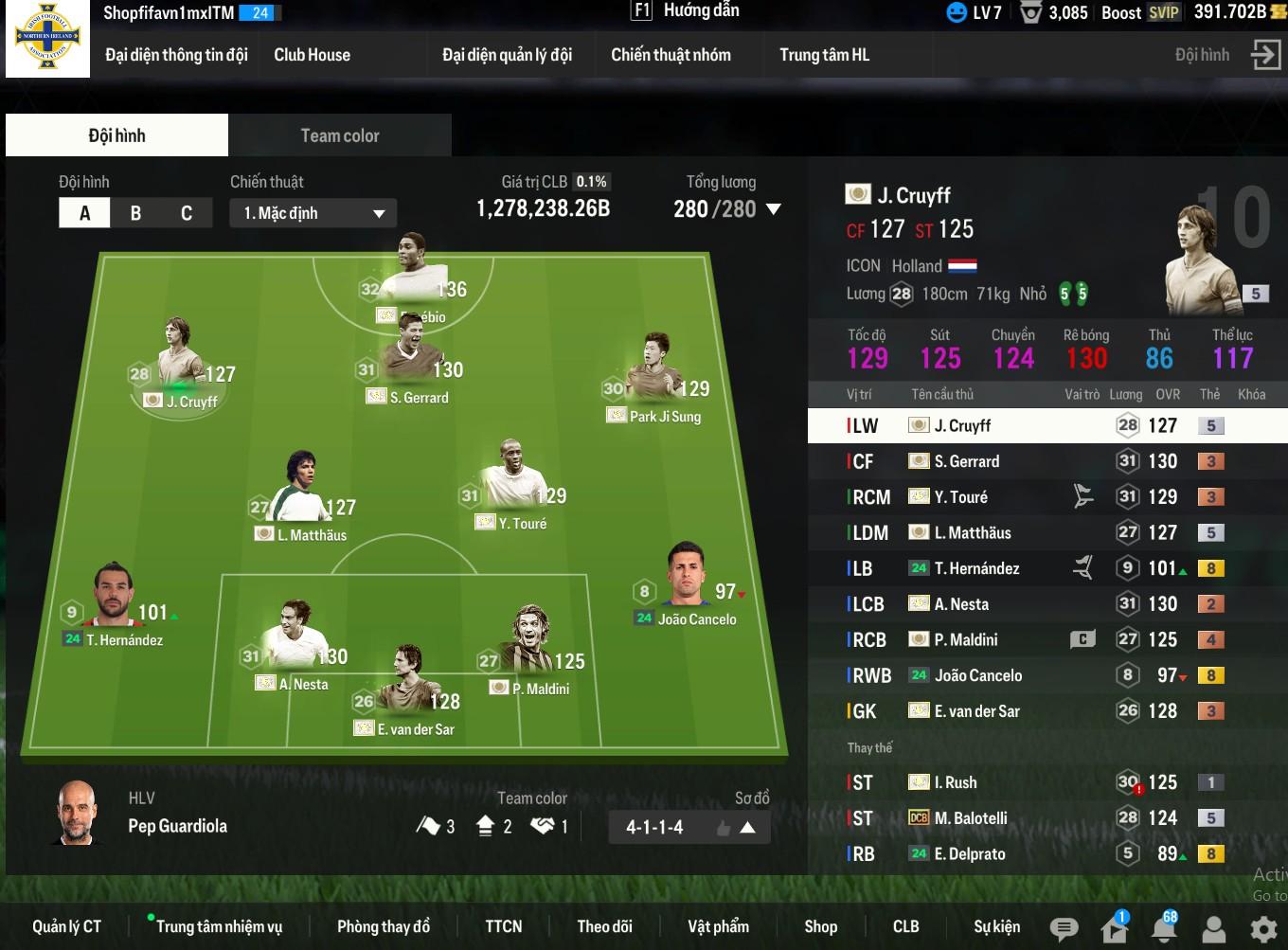Open the settings gear icon
Image resolution: width=1288 pixels, height=950 pixels.
point(1263,928)
